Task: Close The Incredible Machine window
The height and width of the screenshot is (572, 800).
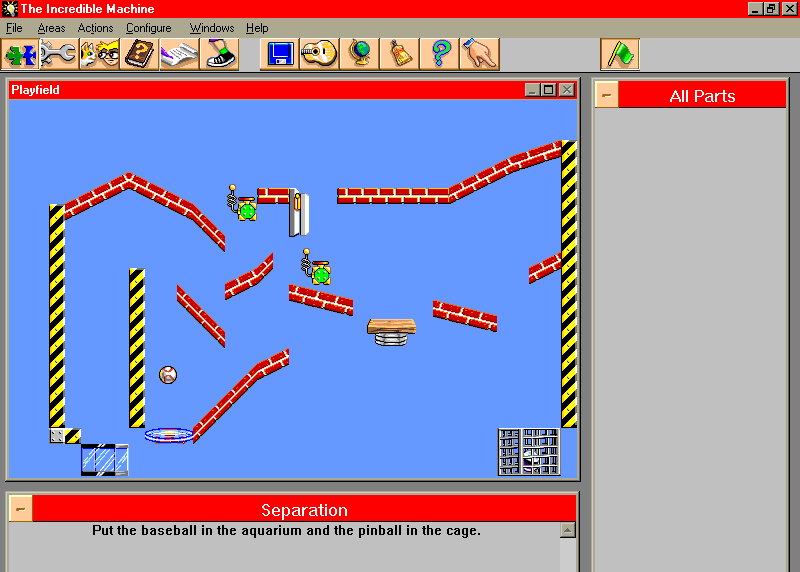Action: [x=789, y=9]
